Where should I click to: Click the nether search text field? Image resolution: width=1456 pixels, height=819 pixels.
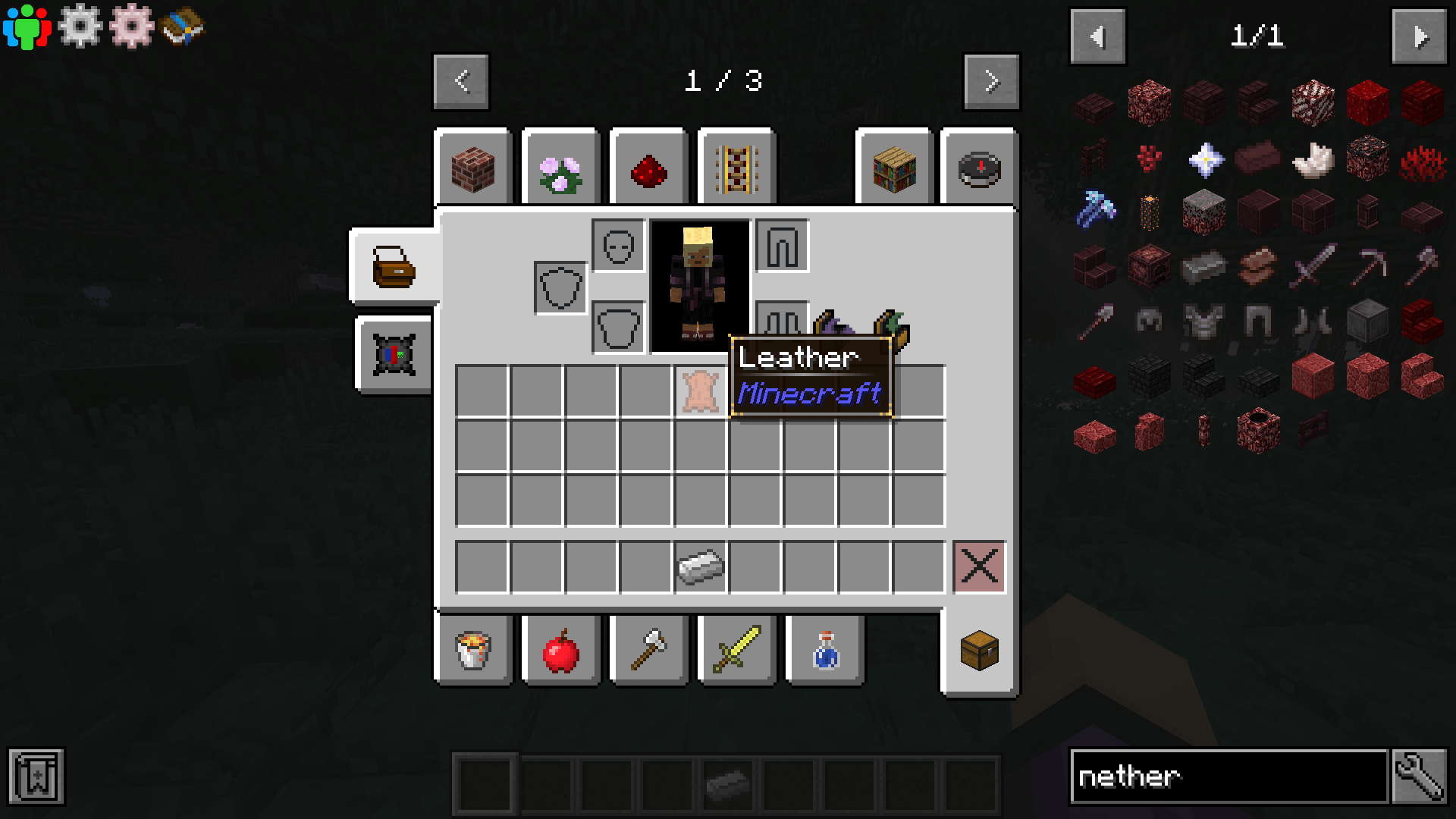pos(1228,777)
